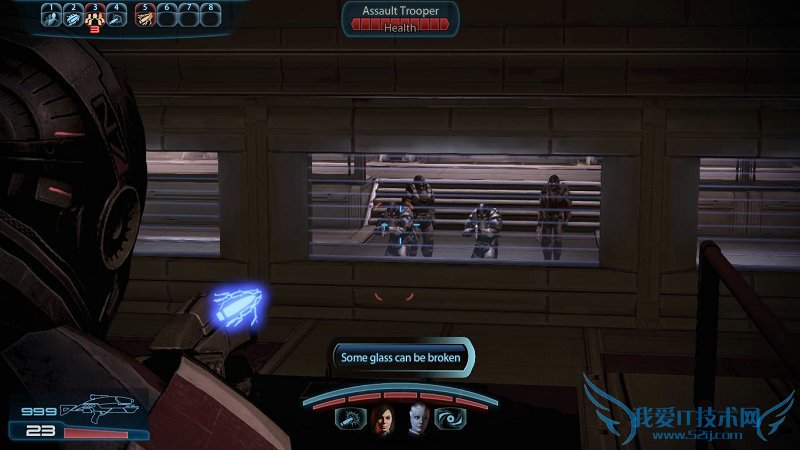Select the asari squadmate portrait
This screenshot has height=450, width=800.
tap(416, 421)
